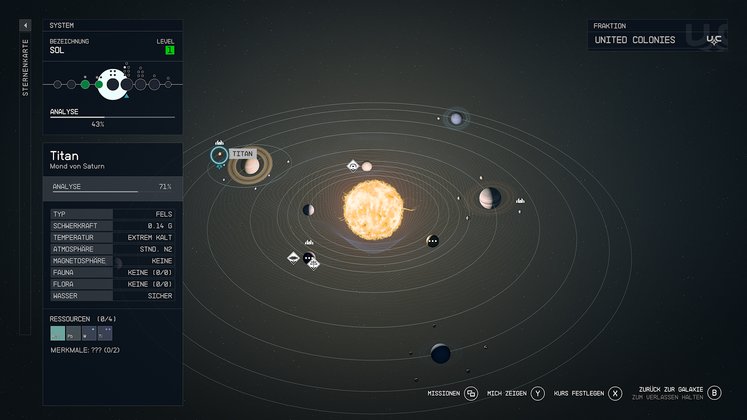Screen dimensions: 747x420
Task: Select the highlighted teal resource tile
Action: point(57,334)
